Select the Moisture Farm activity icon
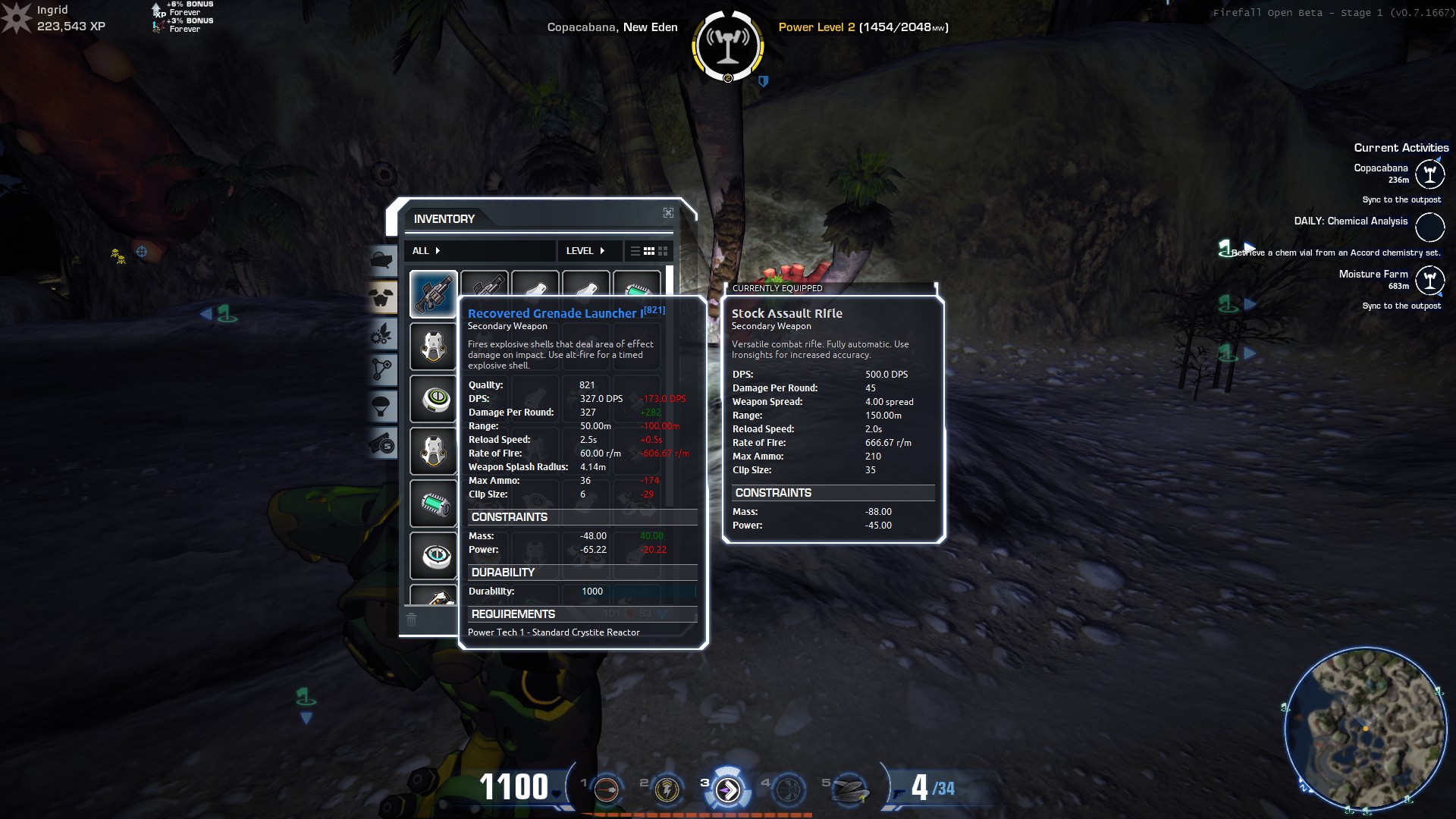Image resolution: width=1456 pixels, height=819 pixels. click(x=1429, y=281)
